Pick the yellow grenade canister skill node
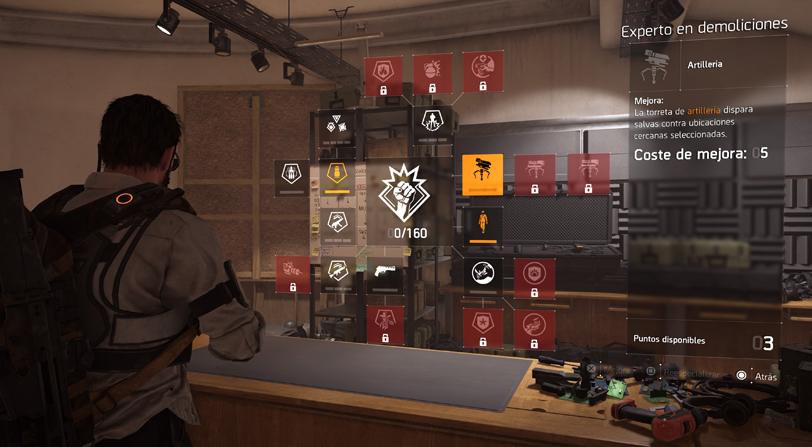812x447 pixels. [x=336, y=178]
